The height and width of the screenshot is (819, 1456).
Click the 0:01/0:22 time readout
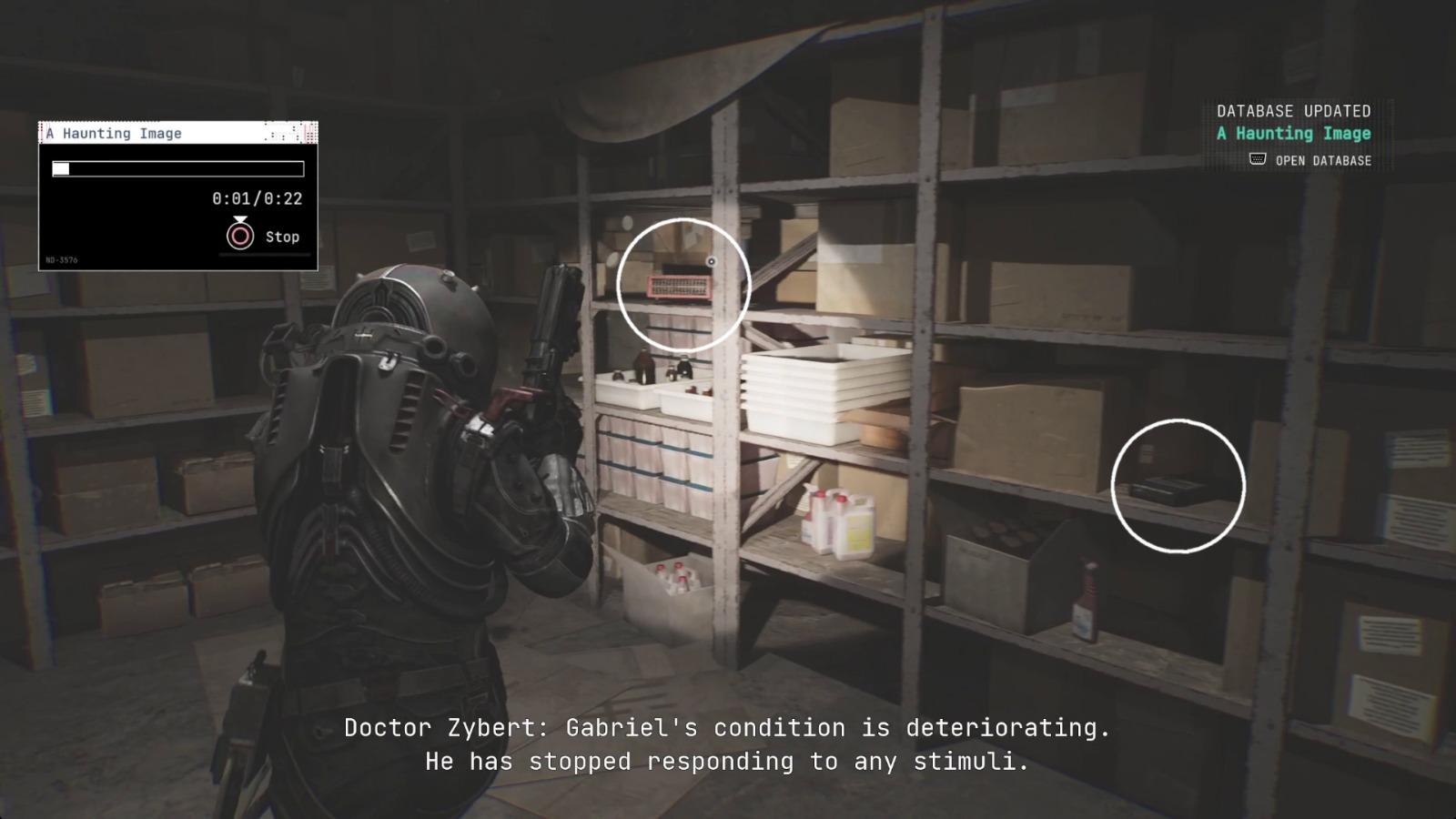point(258,198)
